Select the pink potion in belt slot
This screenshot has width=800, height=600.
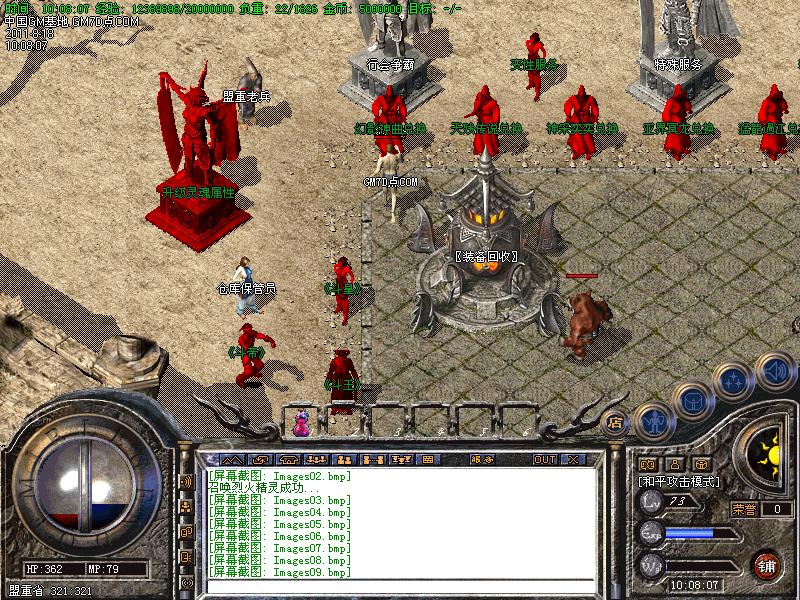point(301,424)
